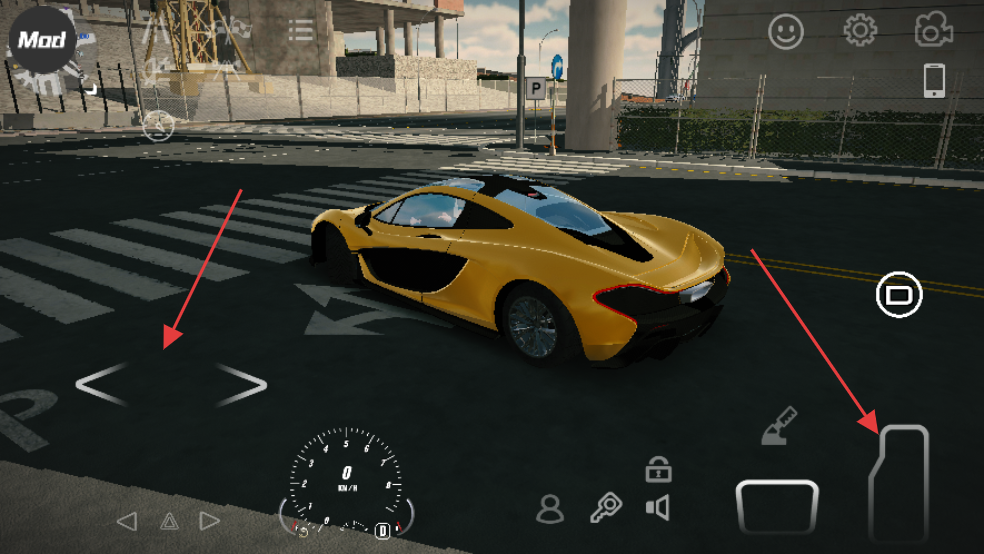This screenshot has width=984, height=554.
Task: Honk the horn using the speaker icon
Action: [657, 508]
